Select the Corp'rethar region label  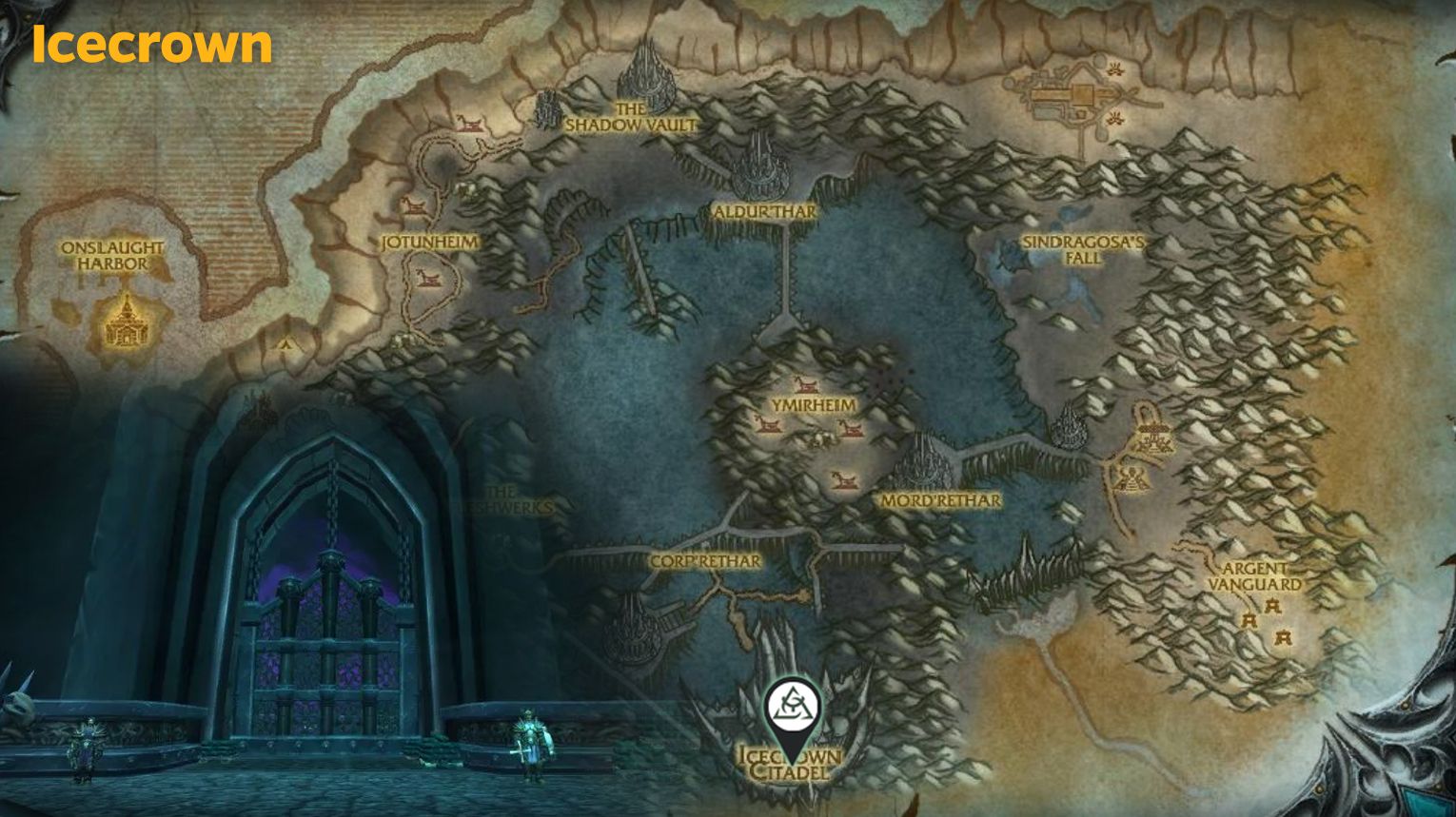click(x=704, y=563)
